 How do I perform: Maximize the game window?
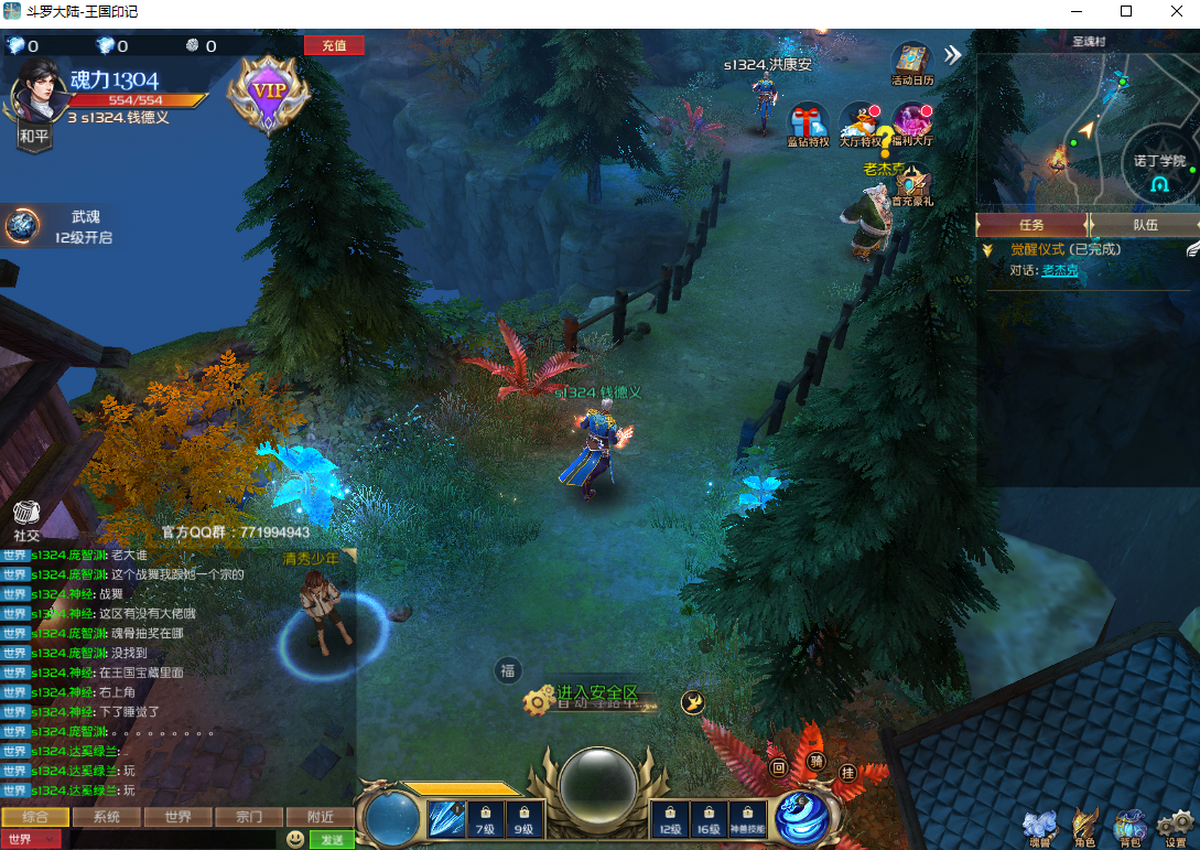(1126, 12)
